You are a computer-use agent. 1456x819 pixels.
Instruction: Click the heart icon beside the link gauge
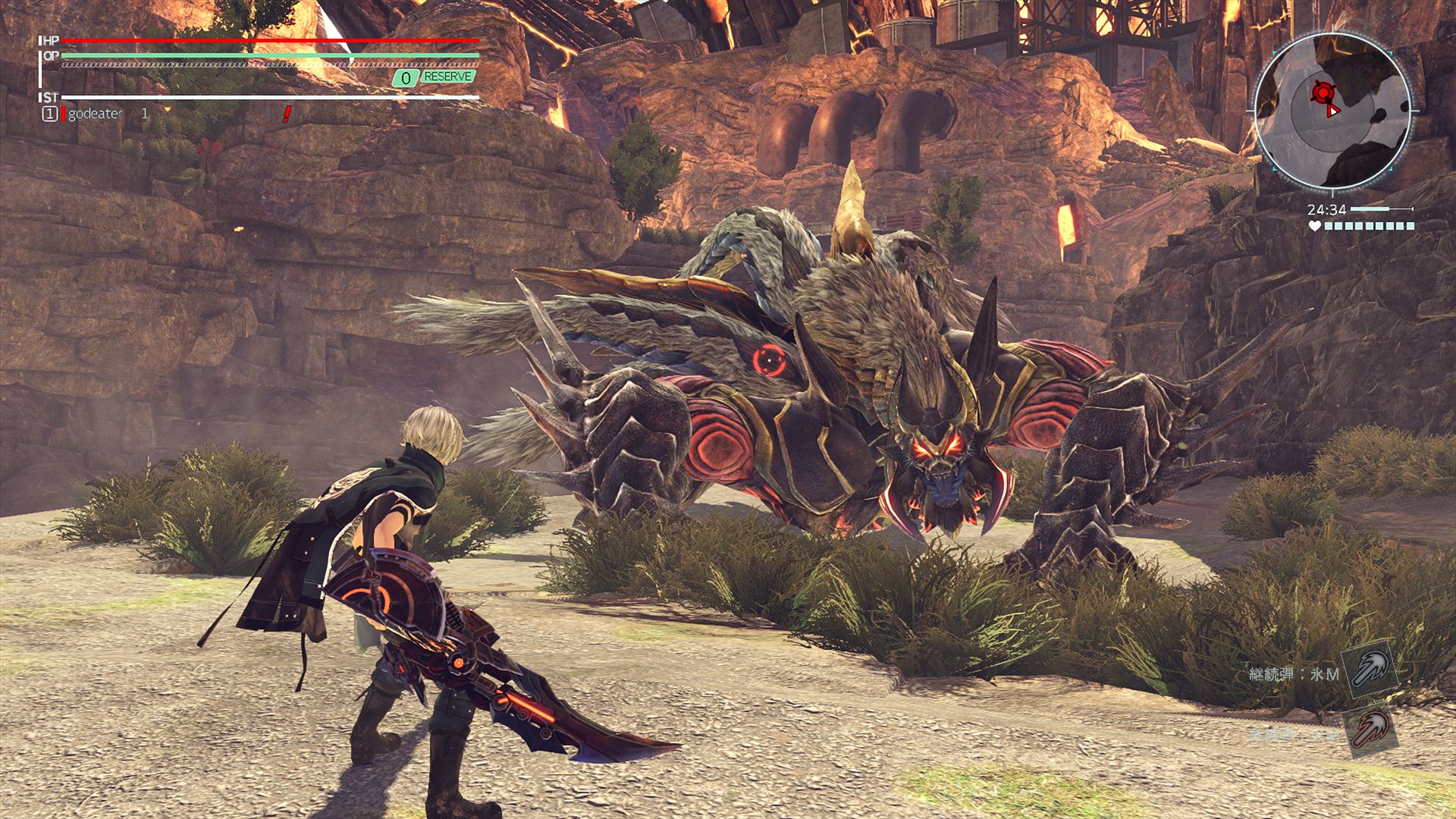[1315, 225]
